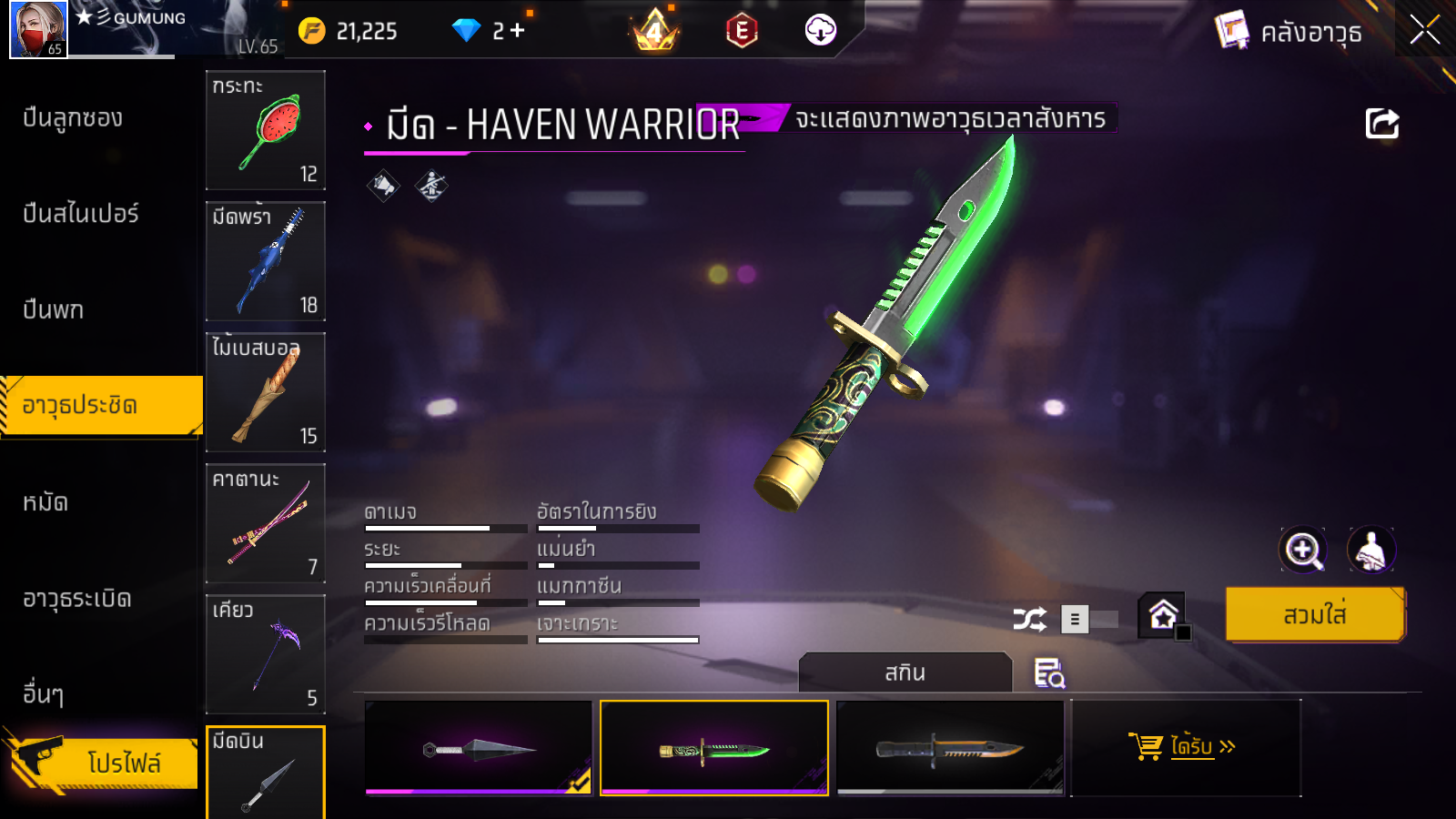Choose the black and orange knife skin
The height and width of the screenshot is (819, 1456).
[x=950, y=748]
